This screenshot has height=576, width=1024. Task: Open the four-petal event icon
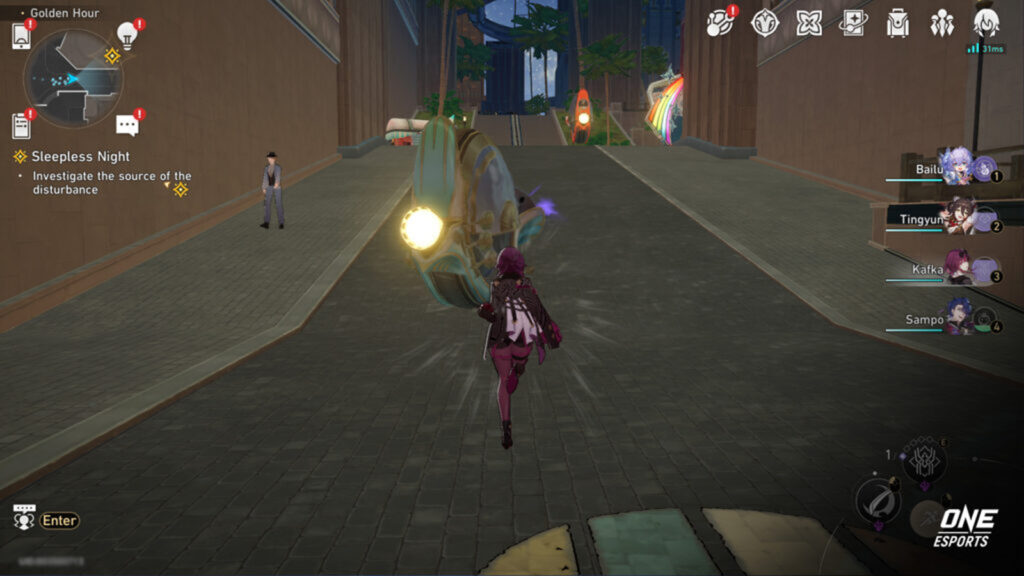point(809,23)
